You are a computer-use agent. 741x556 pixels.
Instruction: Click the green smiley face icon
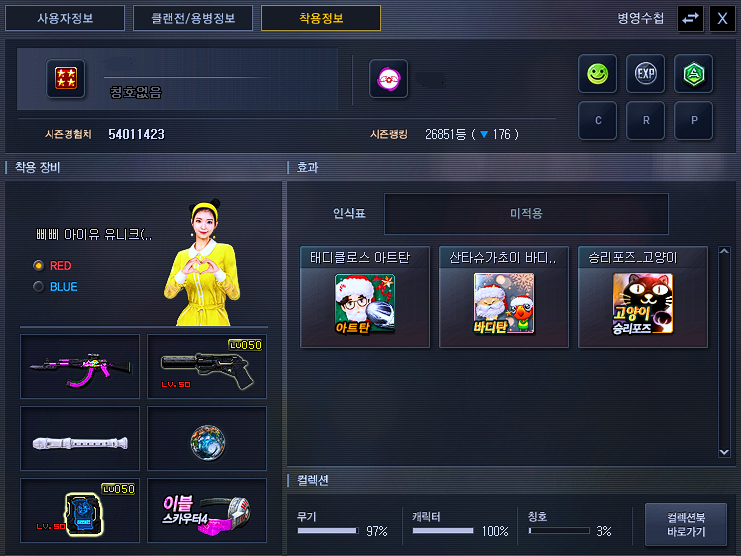click(x=597, y=74)
